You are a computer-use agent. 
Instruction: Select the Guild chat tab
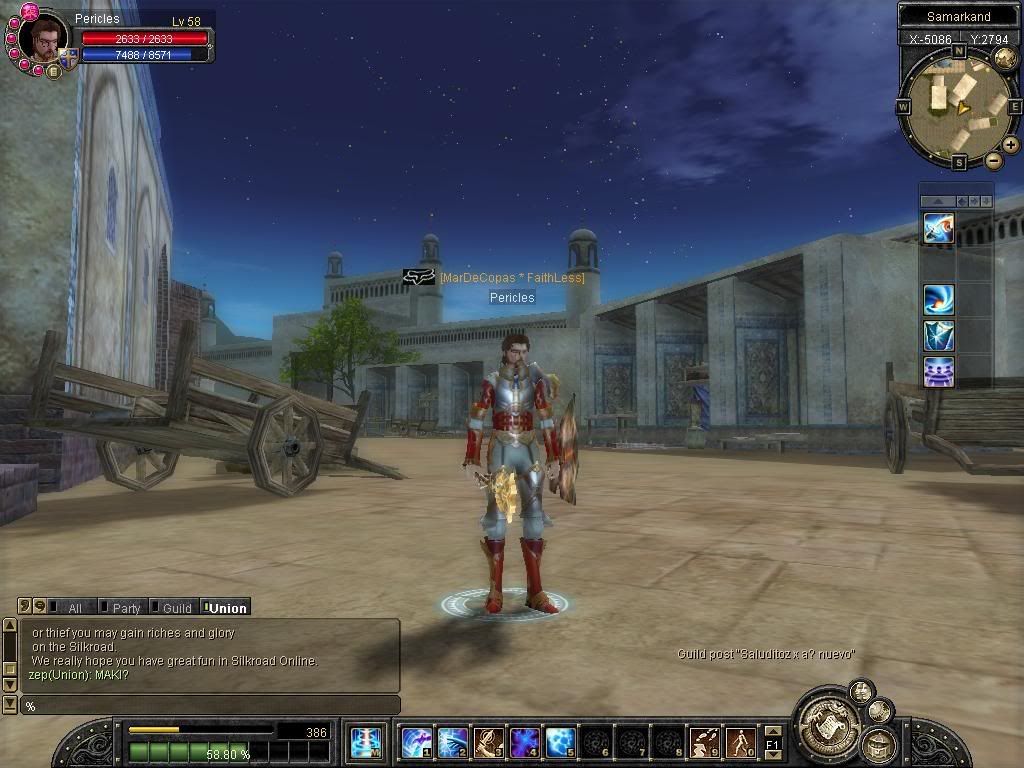pos(174,607)
